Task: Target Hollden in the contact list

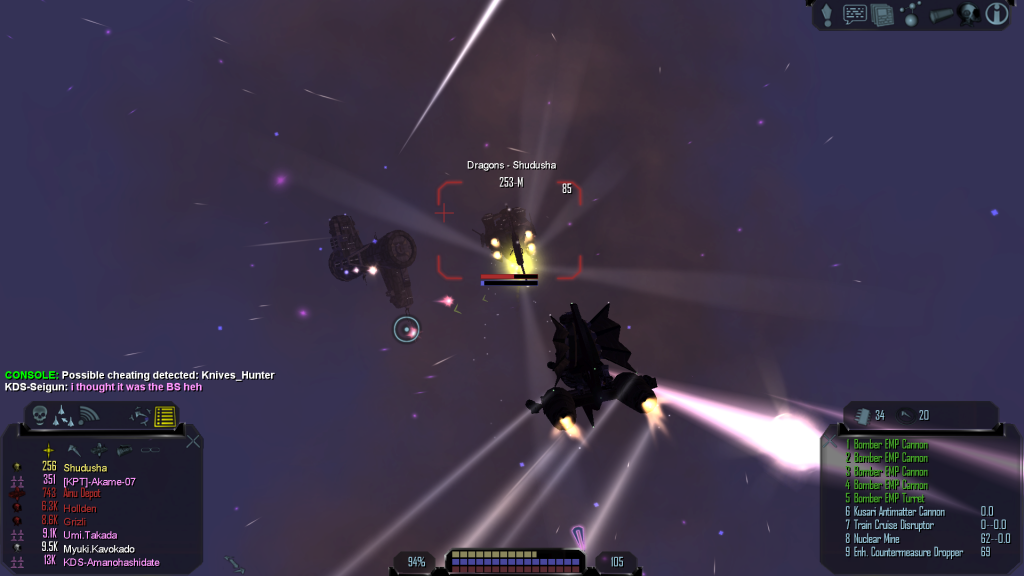Action: point(80,508)
